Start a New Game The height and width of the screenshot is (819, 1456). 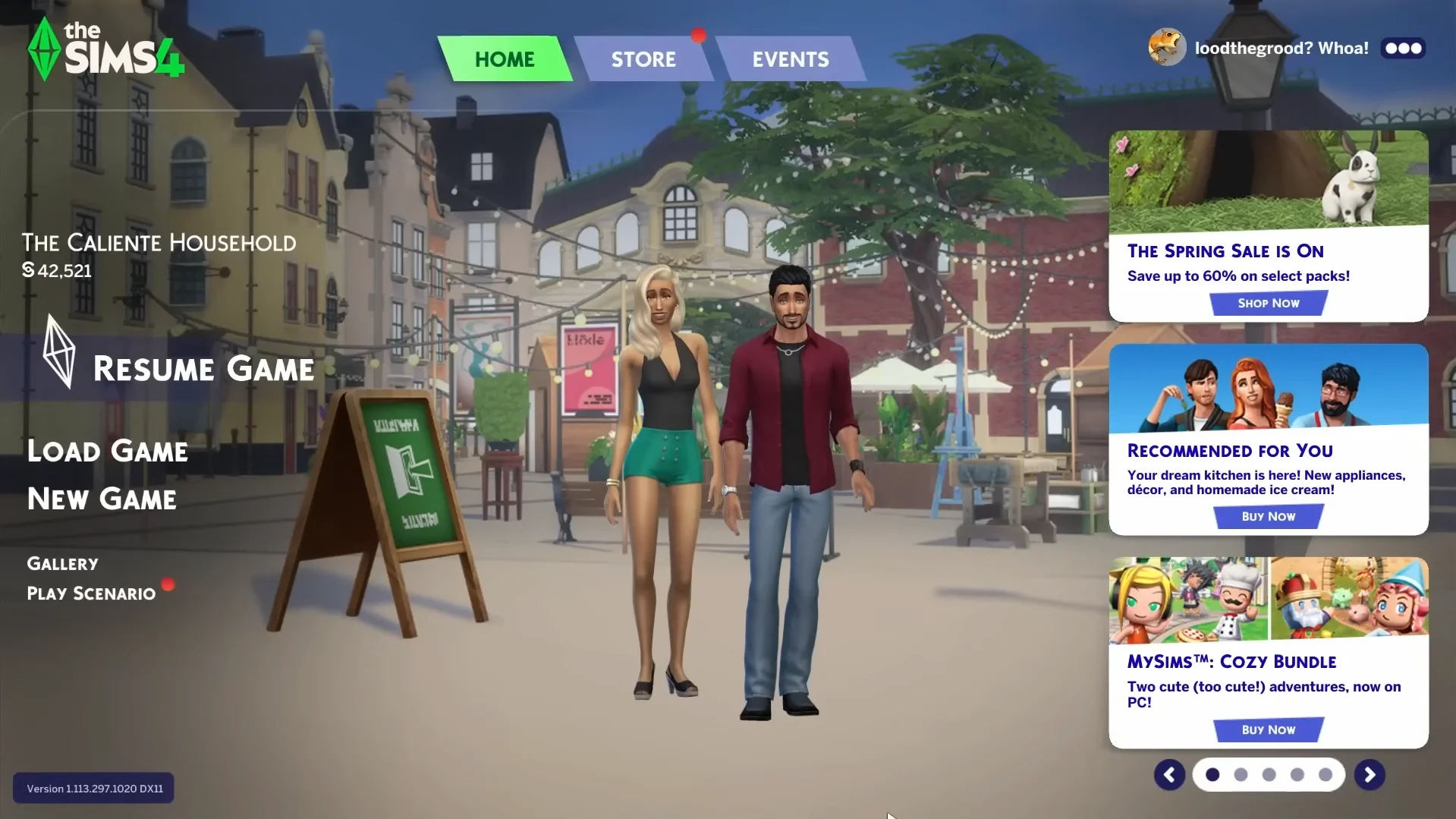pyautogui.click(x=102, y=499)
